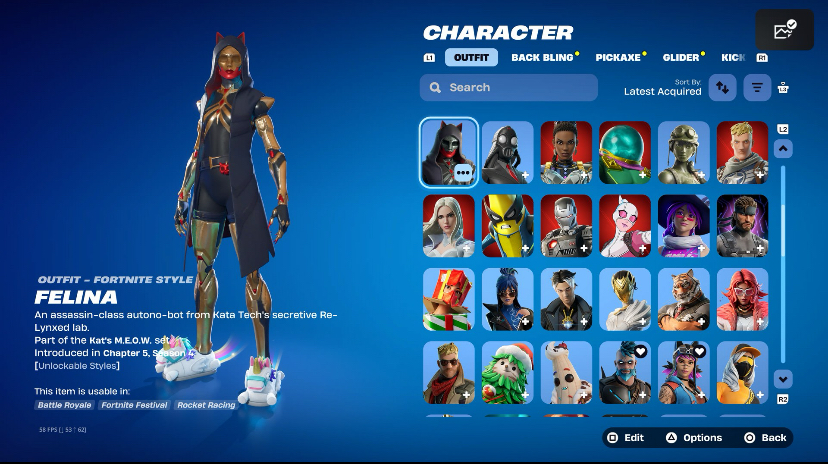The height and width of the screenshot is (464, 828).
Task: Toggle the sort order arrows button
Action: click(722, 88)
